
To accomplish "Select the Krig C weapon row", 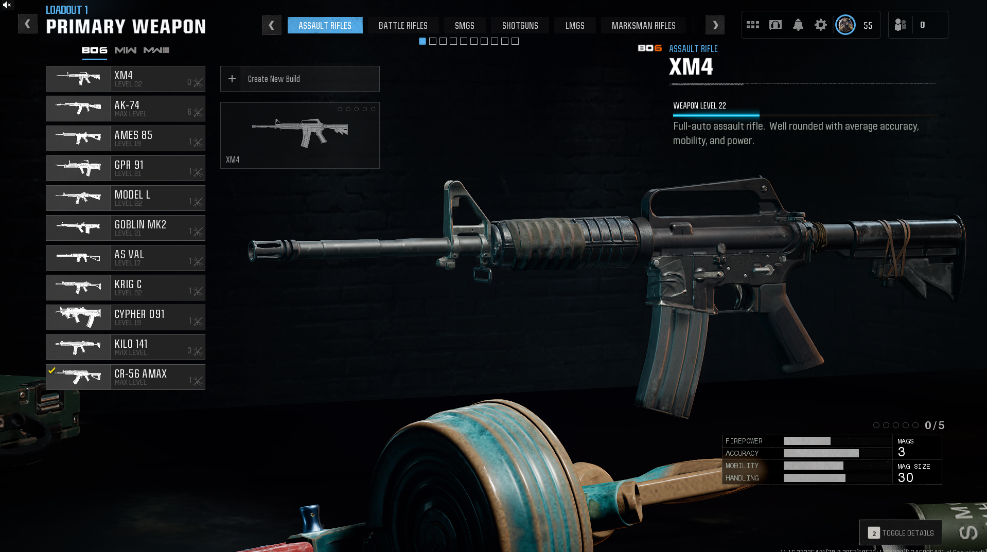I will pos(125,288).
